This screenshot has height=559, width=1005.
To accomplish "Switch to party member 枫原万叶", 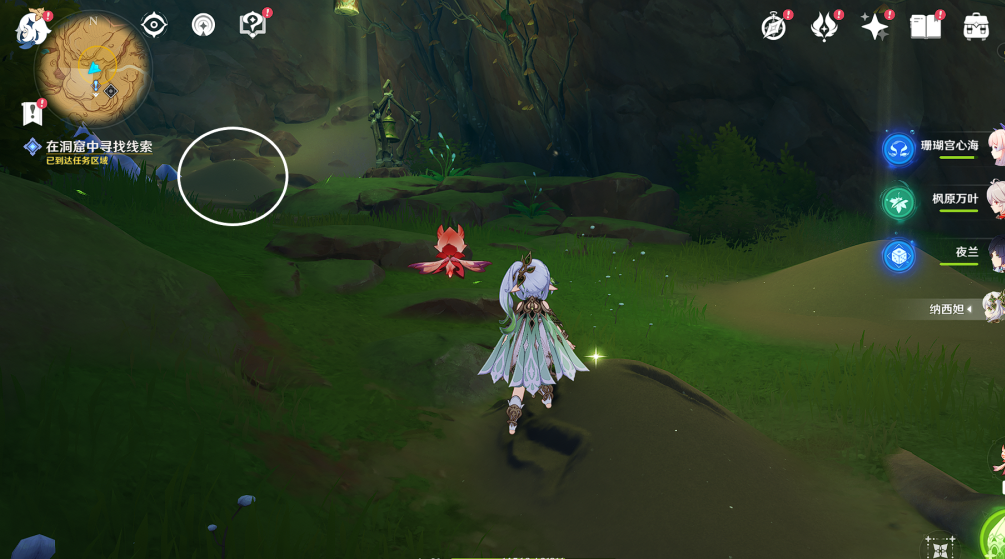I will pos(955,199).
